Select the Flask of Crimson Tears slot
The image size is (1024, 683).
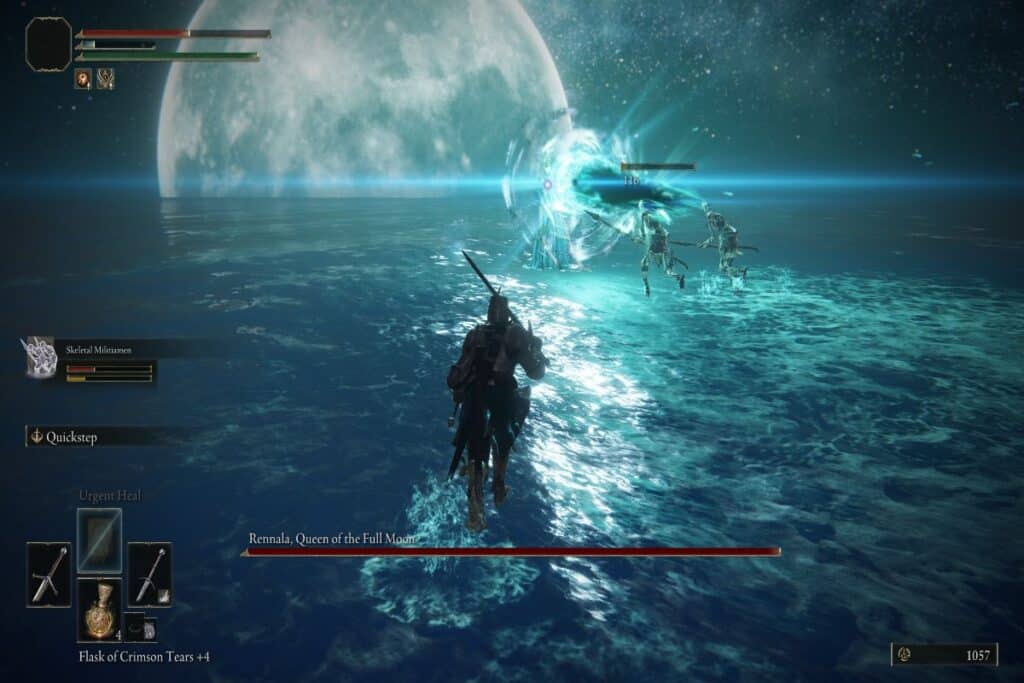coord(99,610)
